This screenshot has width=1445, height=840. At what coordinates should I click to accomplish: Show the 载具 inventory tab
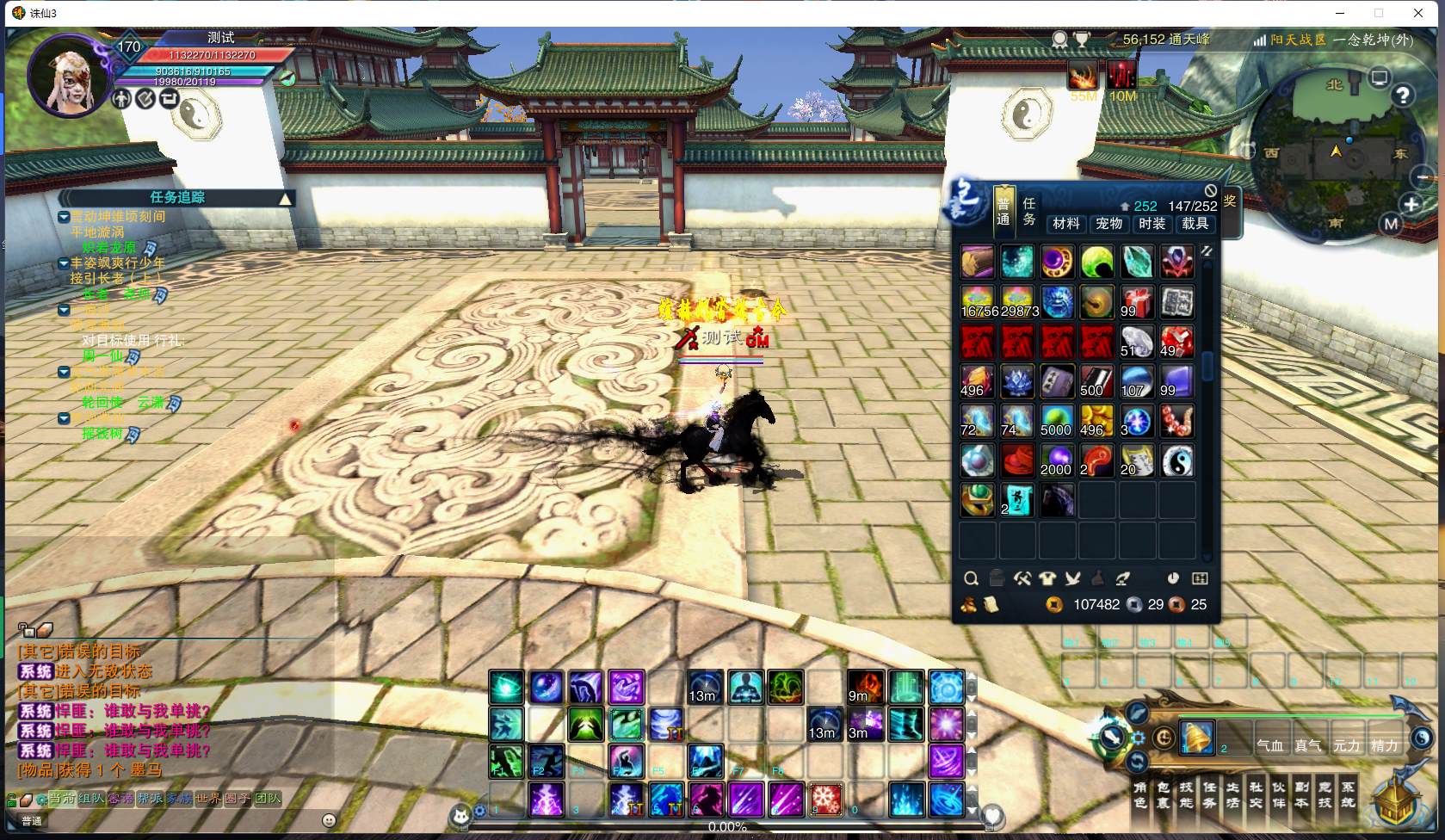[x=1195, y=224]
